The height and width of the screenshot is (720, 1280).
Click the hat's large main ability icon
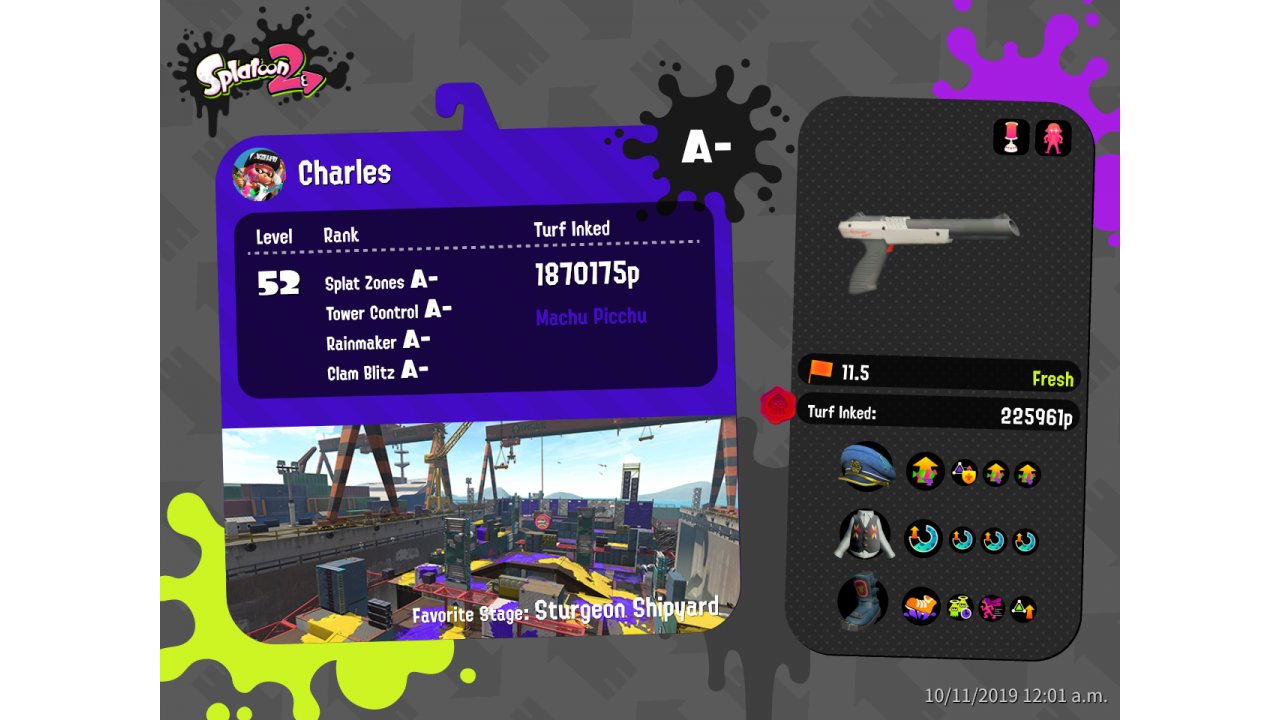click(x=924, y=471)
